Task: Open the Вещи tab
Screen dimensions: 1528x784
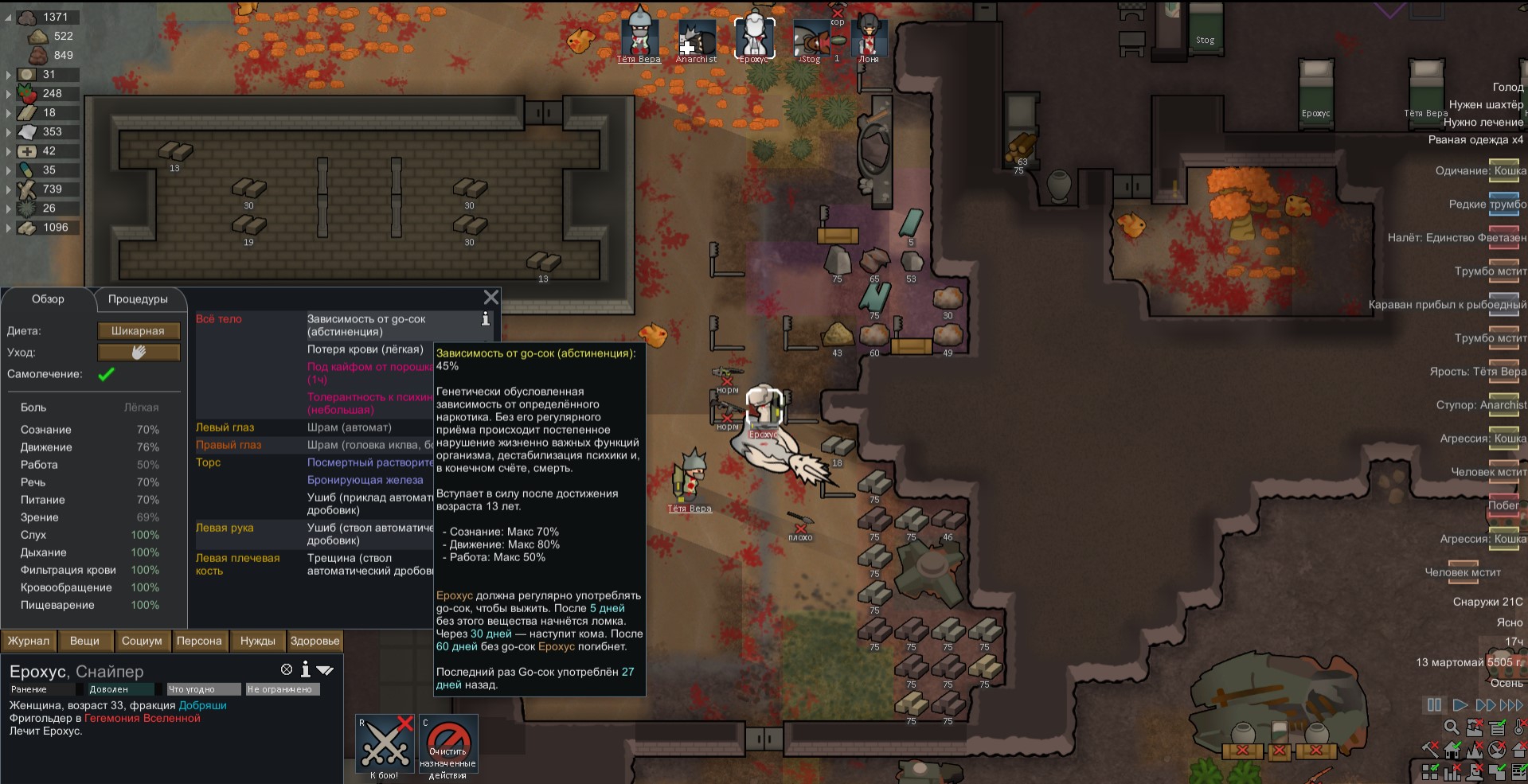Action: coord(84,641)
